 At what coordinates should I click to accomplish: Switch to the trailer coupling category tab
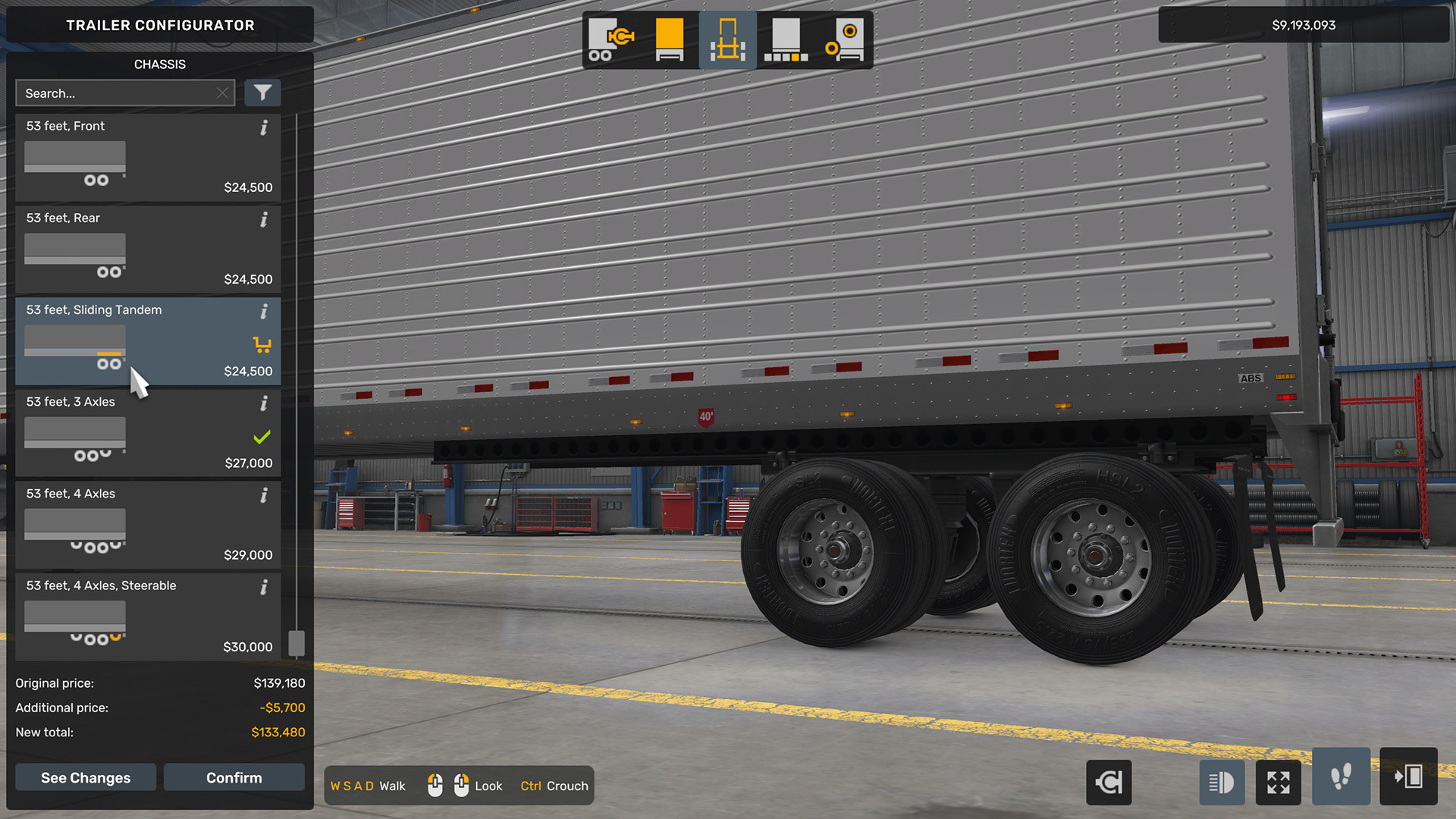tap(611, 40)
